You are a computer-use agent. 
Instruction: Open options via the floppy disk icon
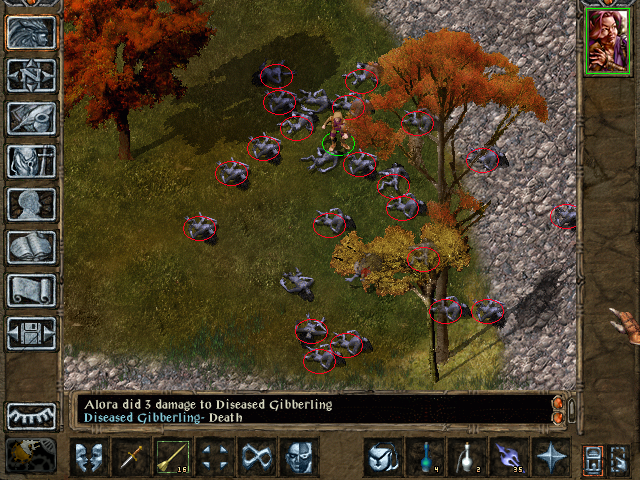click(x=31, y=333)
